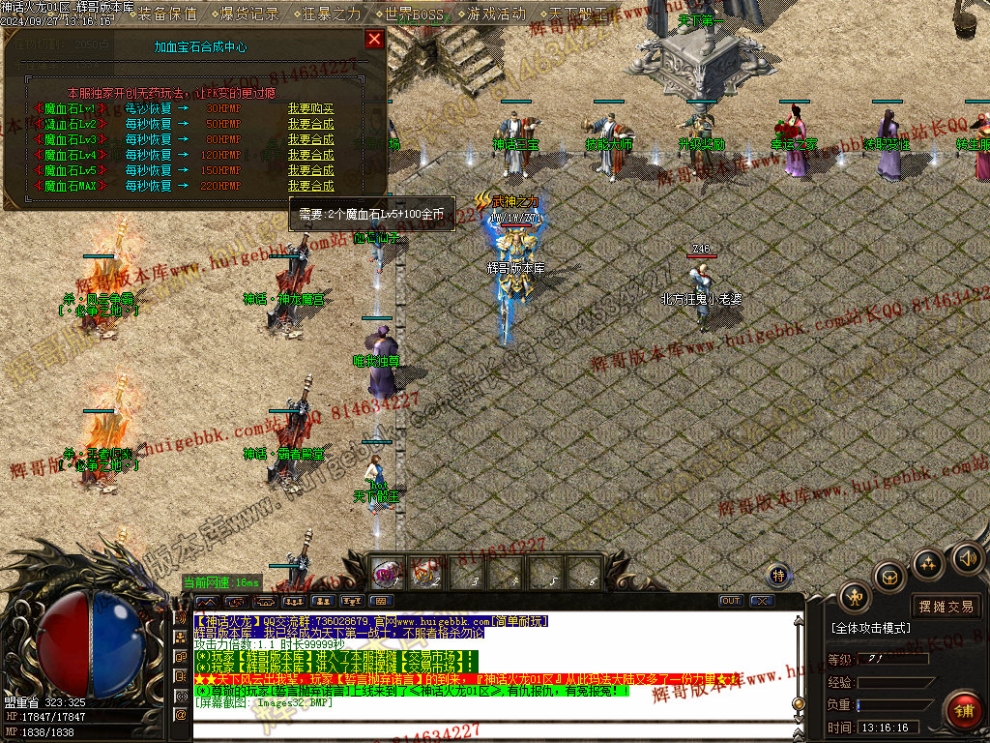Click the red 铺 shop button
Image resolution: width=990 pixels, height=743 pixels.
964,709
